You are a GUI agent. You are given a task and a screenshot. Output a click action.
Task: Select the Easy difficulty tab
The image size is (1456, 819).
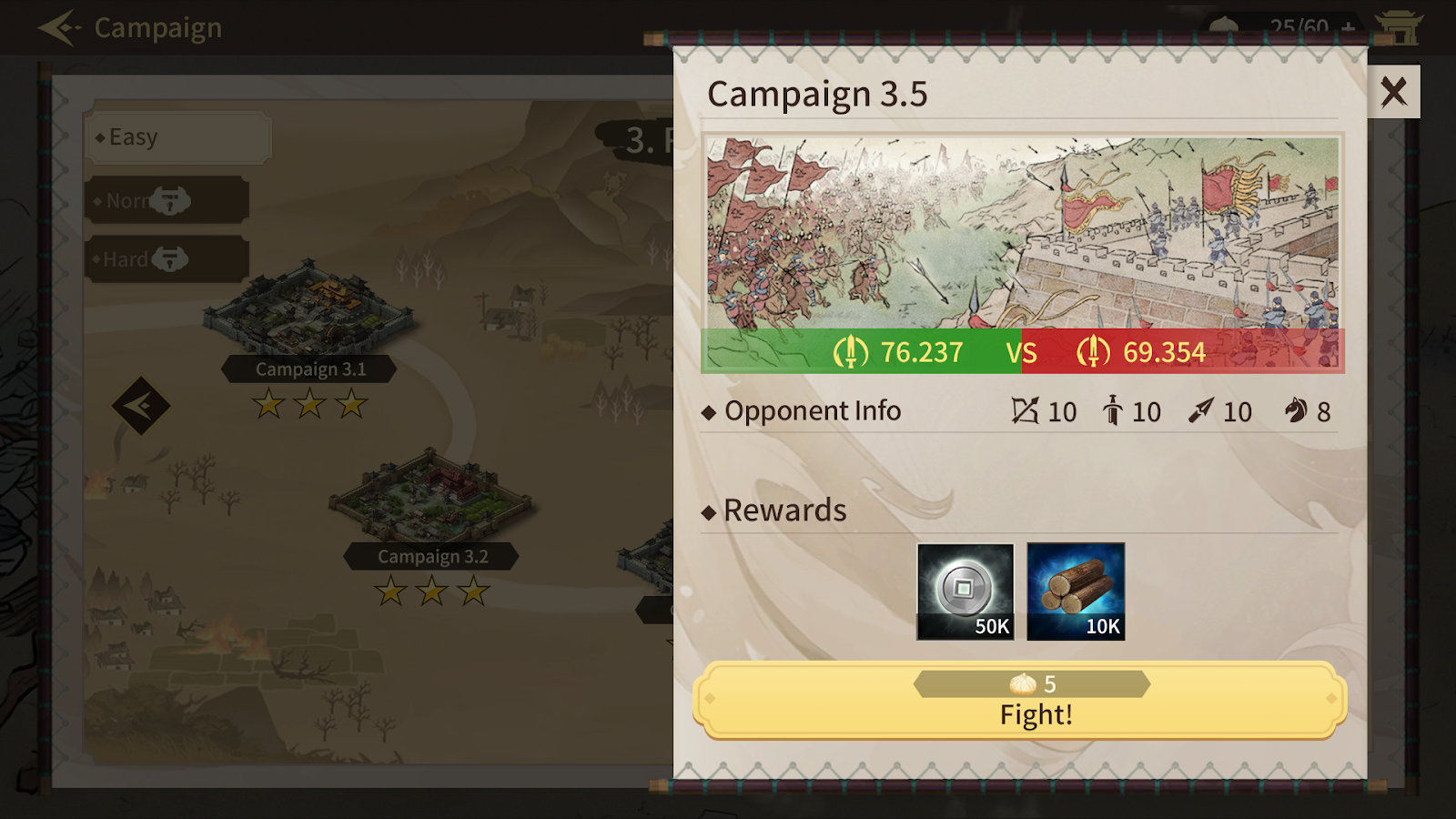pyautogui.click(x=177, y=137)
